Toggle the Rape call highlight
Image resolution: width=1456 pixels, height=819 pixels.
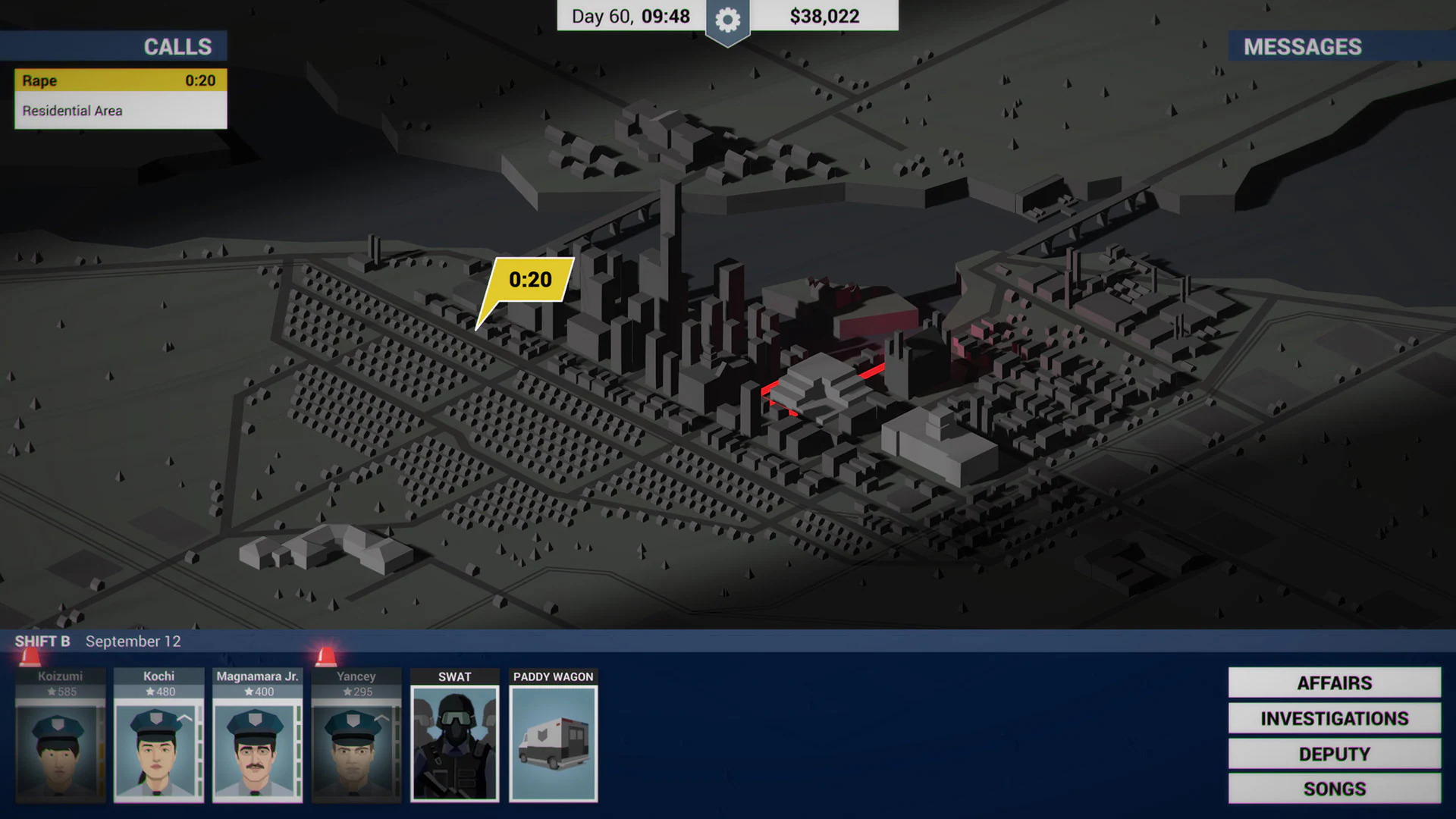119,80
